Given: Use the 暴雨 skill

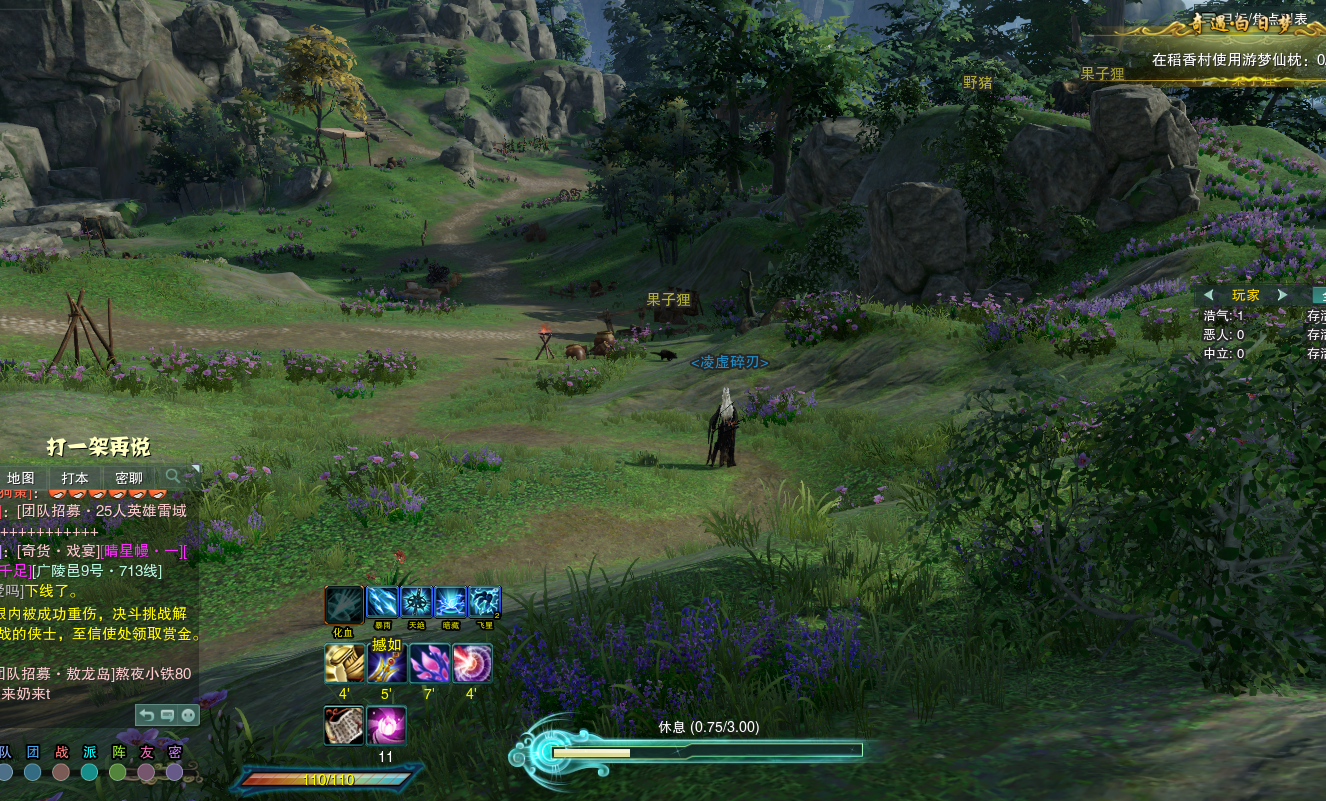Looking at the screenshot, I should [x=383, y=602].
